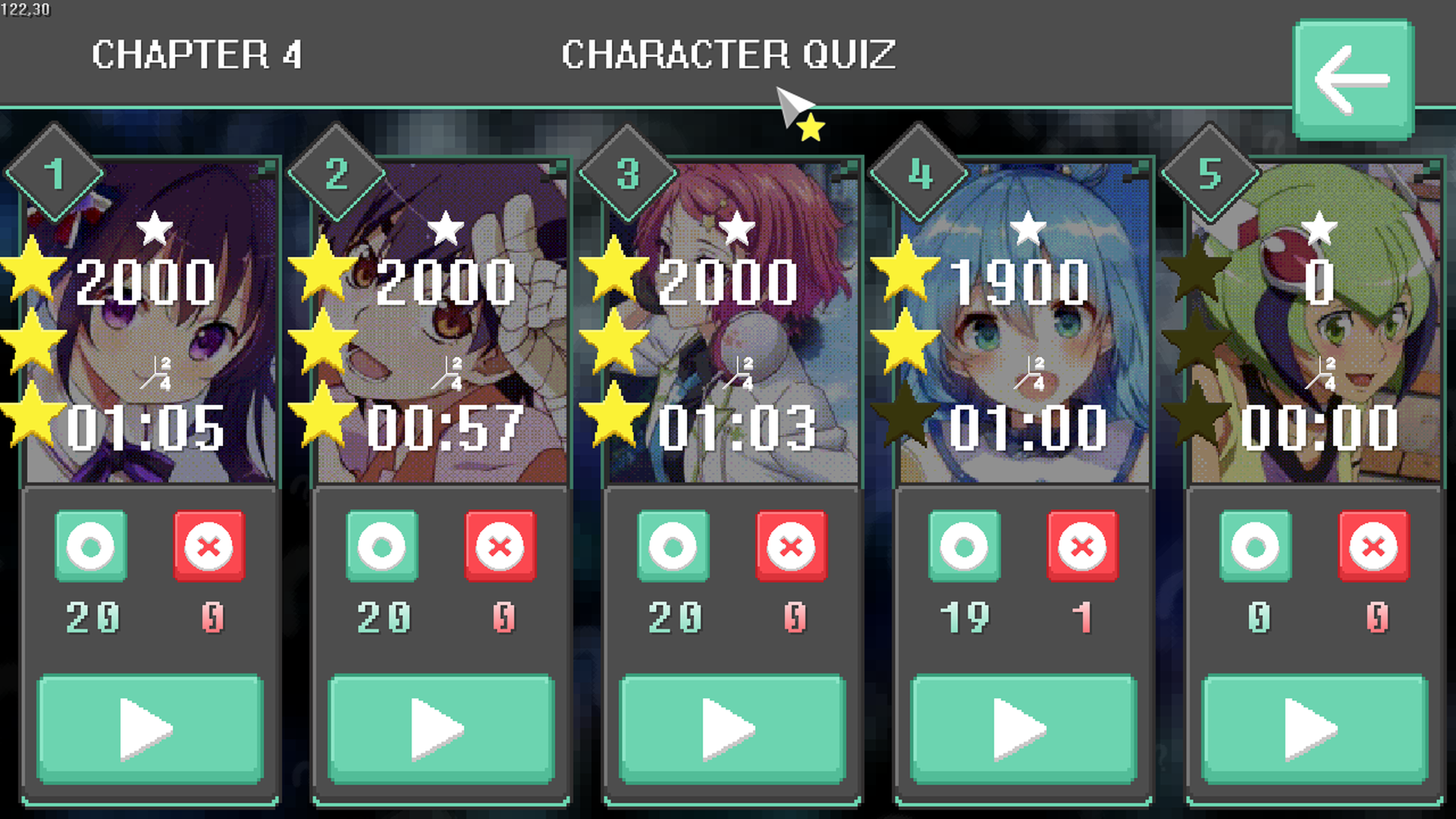1456x819 pixels.
Task: Click the single star under the title bar
Action: pos(811,128)
